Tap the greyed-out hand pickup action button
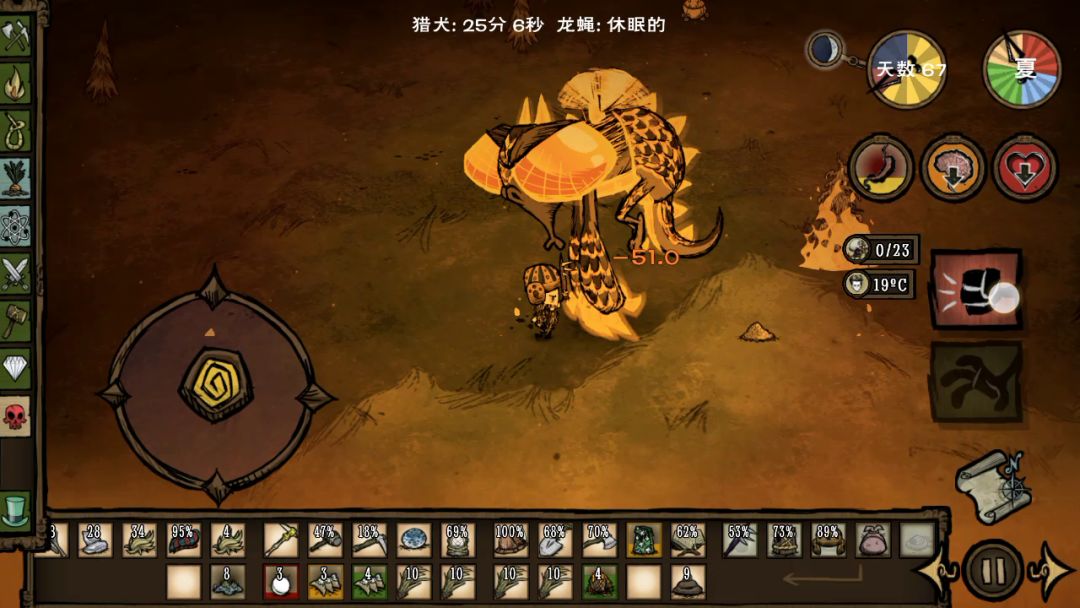The height and width of the screenshot is (608, 1080). point(976,381)
